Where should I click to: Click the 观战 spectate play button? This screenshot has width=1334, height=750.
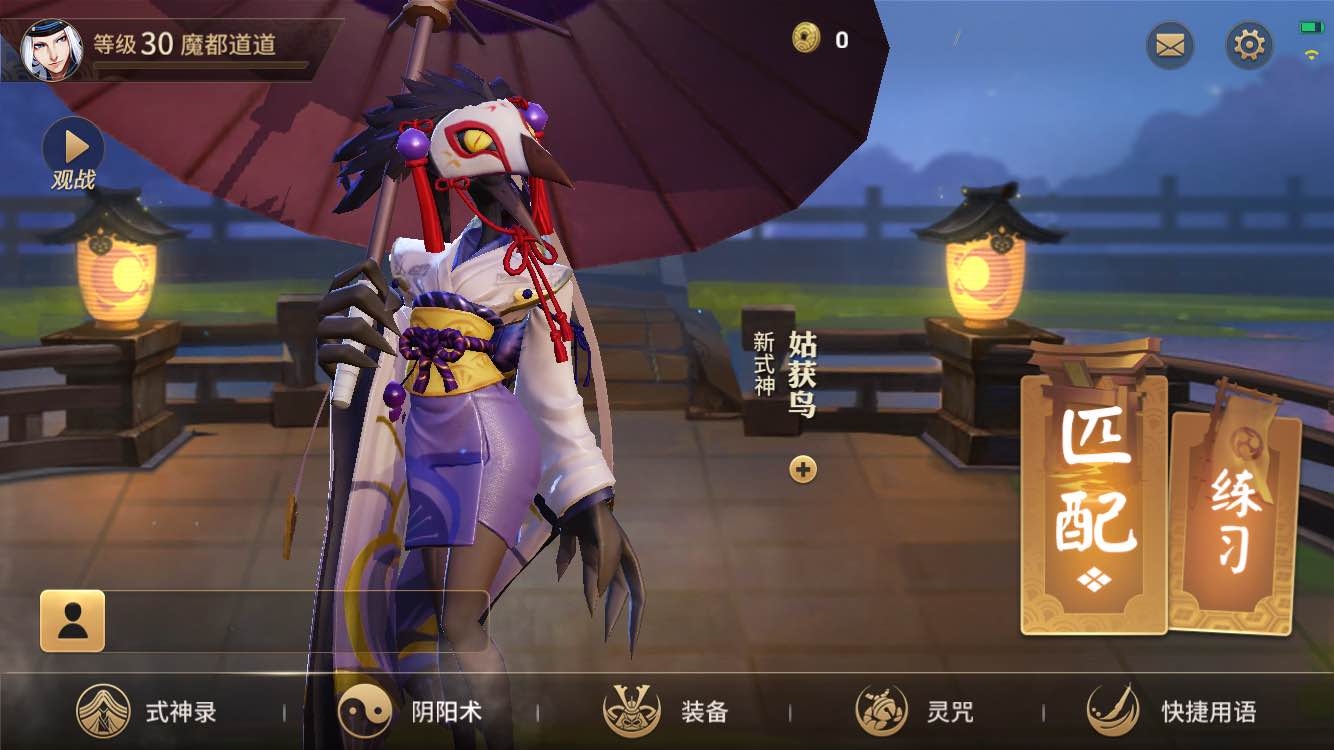(73, 148)
